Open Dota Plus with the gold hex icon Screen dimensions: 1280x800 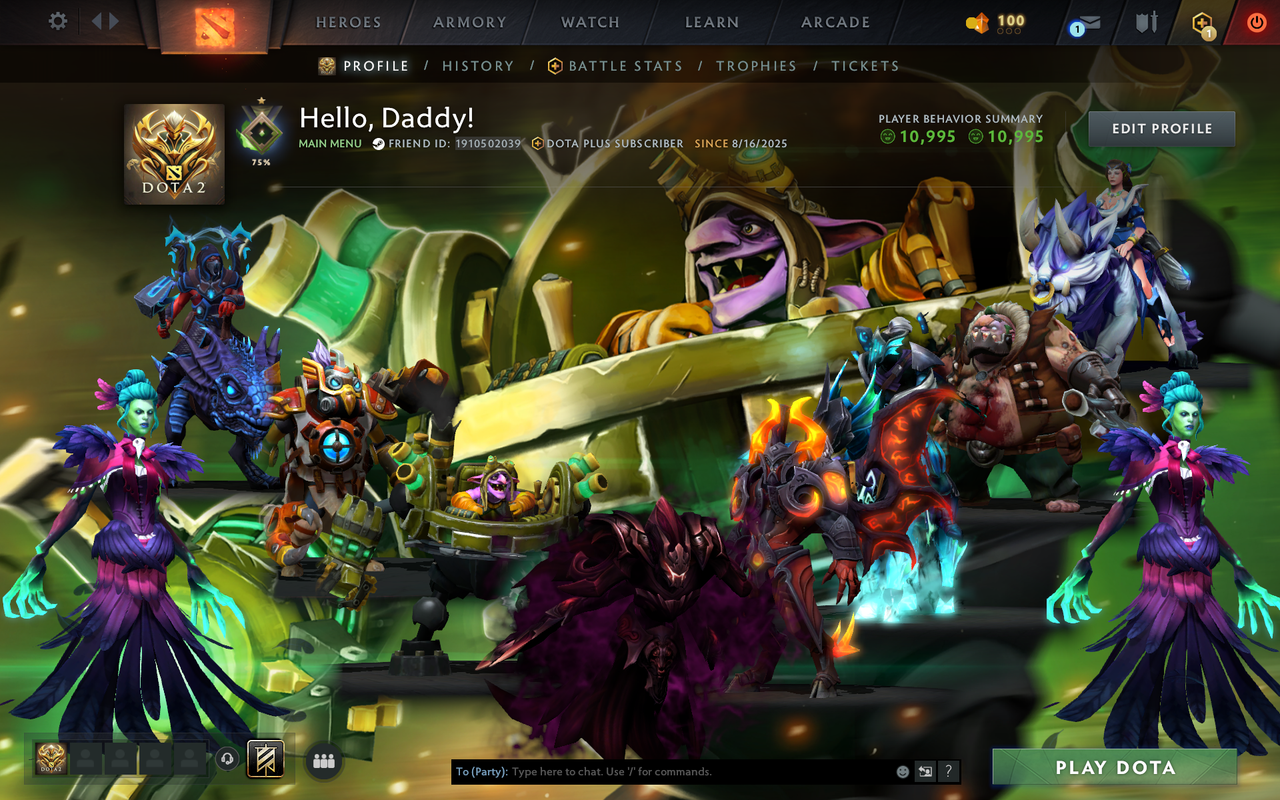point(1200,22)
